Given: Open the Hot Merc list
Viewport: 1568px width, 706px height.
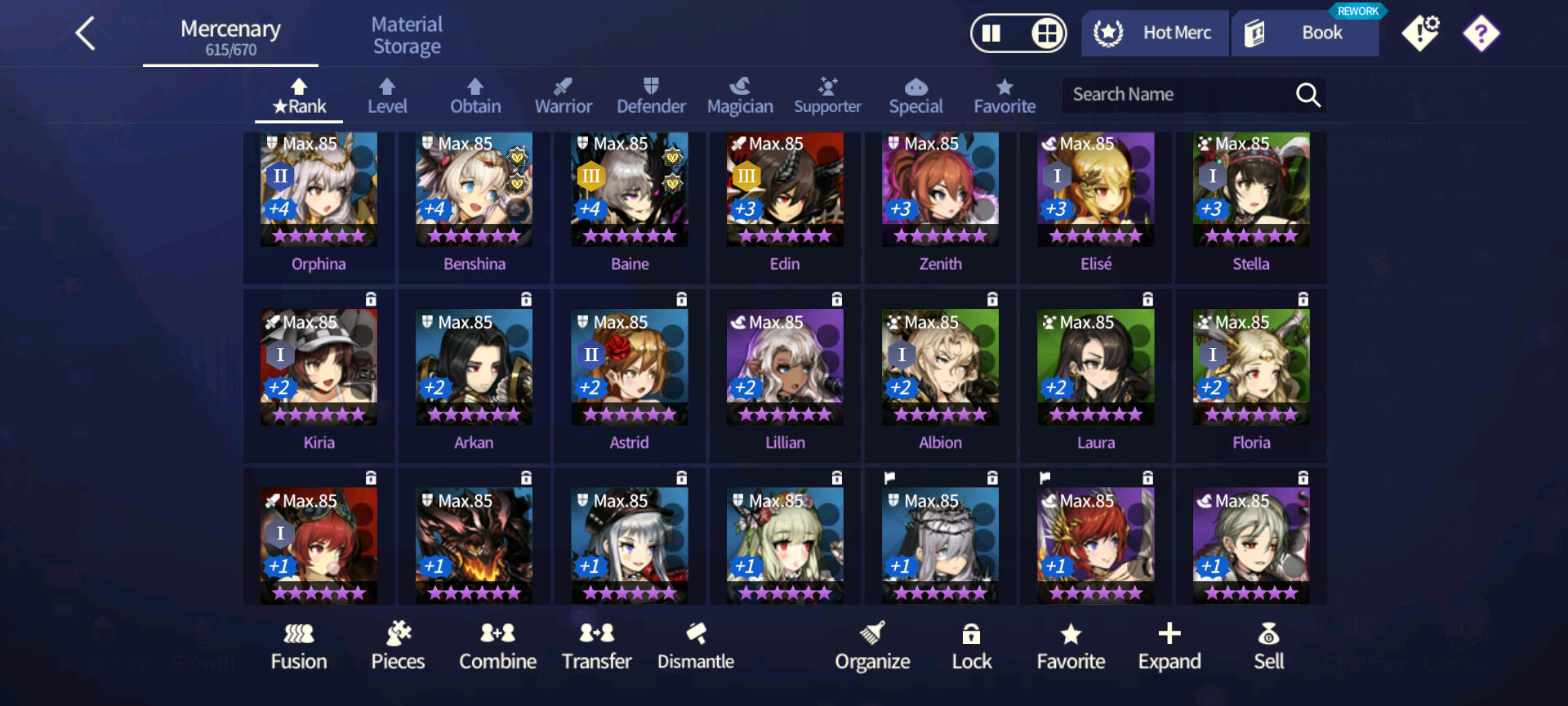Looking at the screenshot, I should click(x=1155, y=34).
